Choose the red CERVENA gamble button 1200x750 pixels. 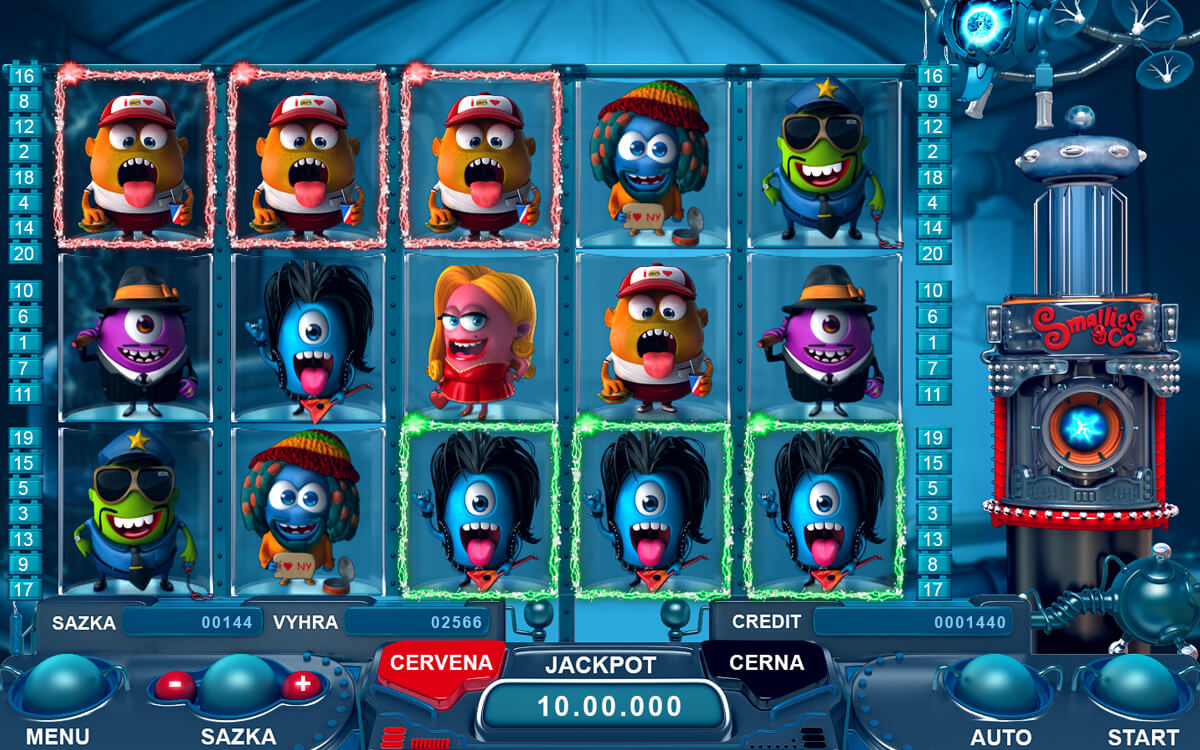point(440,664)
